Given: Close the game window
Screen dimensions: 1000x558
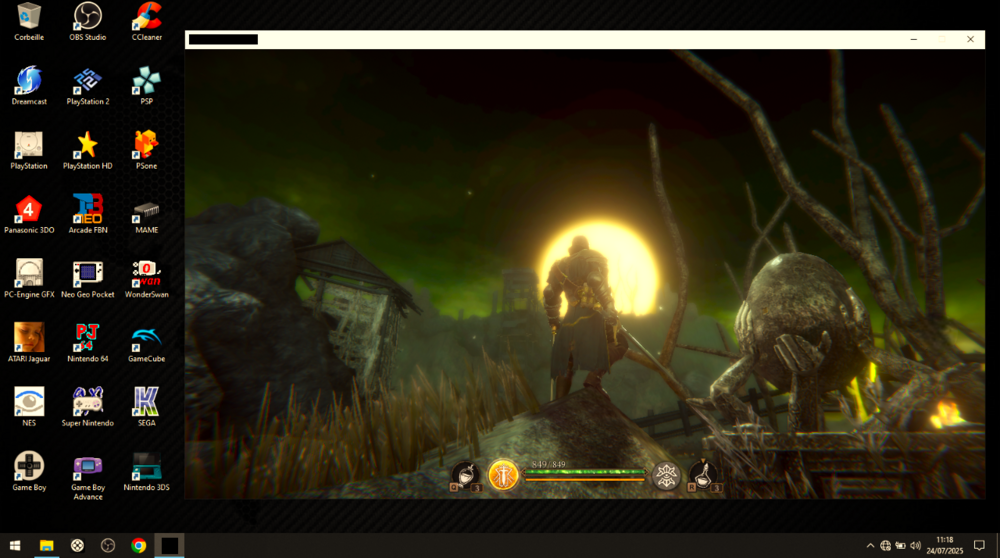Looking at the screenshot, I should 970,39.
